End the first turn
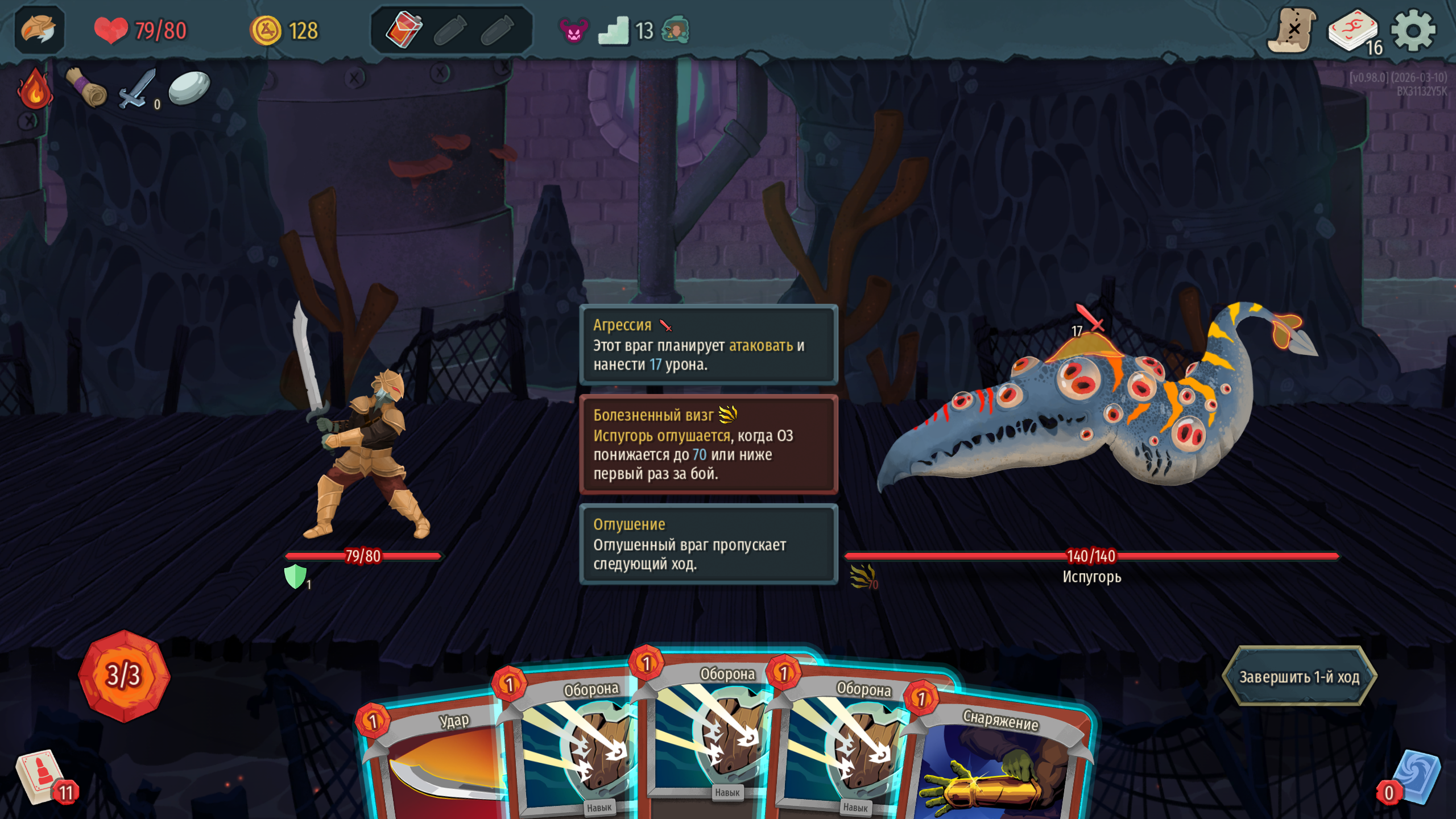Viewport: 1456px width, 819px height. pyautogui.click(x=1299, y=677)
